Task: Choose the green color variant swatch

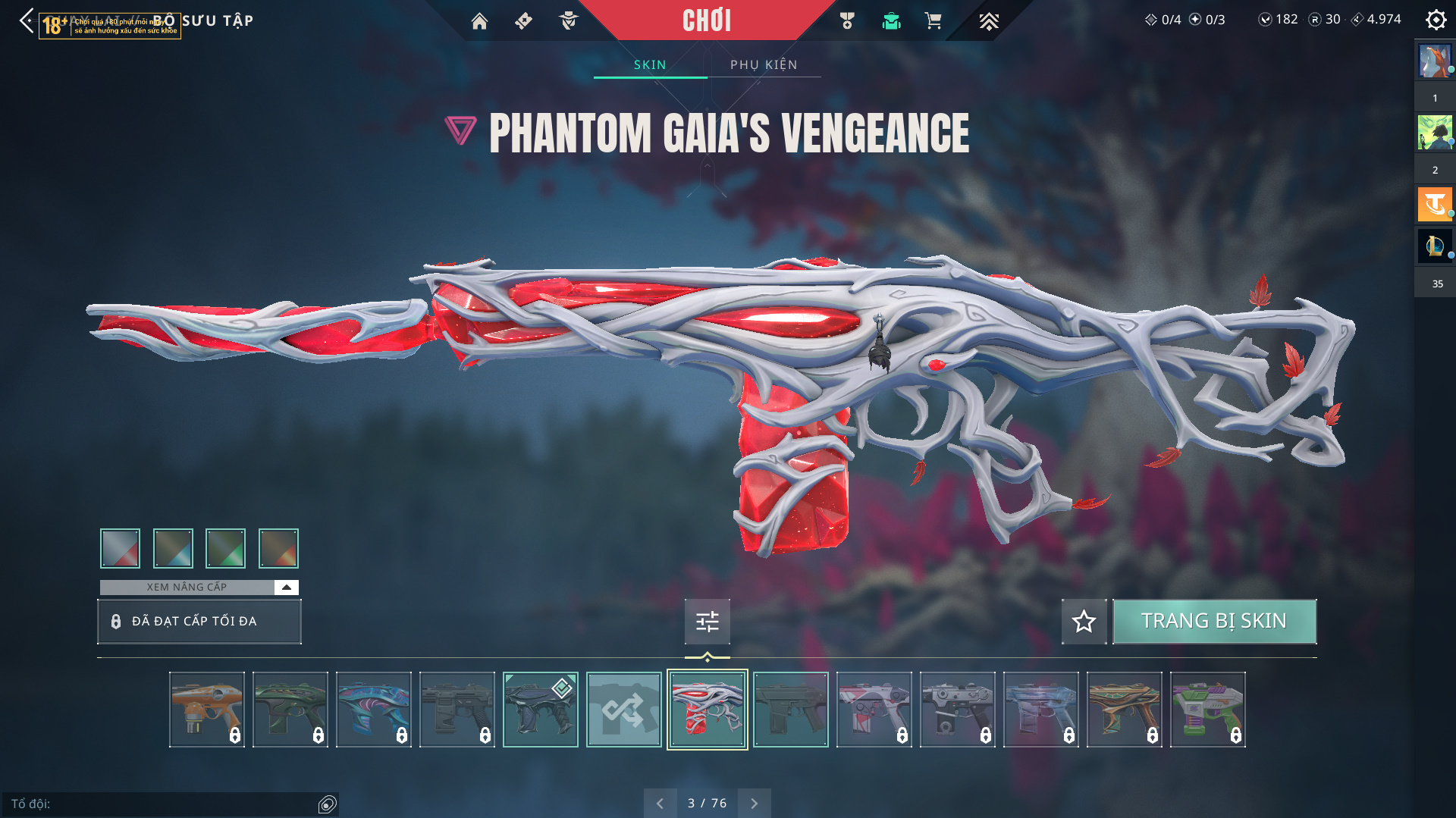Action: 225,548
